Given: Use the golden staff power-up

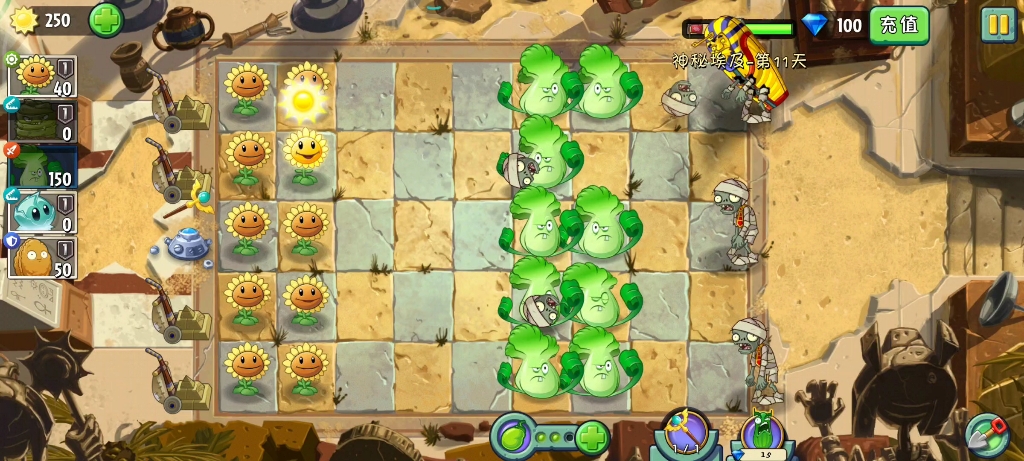Looking at the screenshot, I should point(686,432).
